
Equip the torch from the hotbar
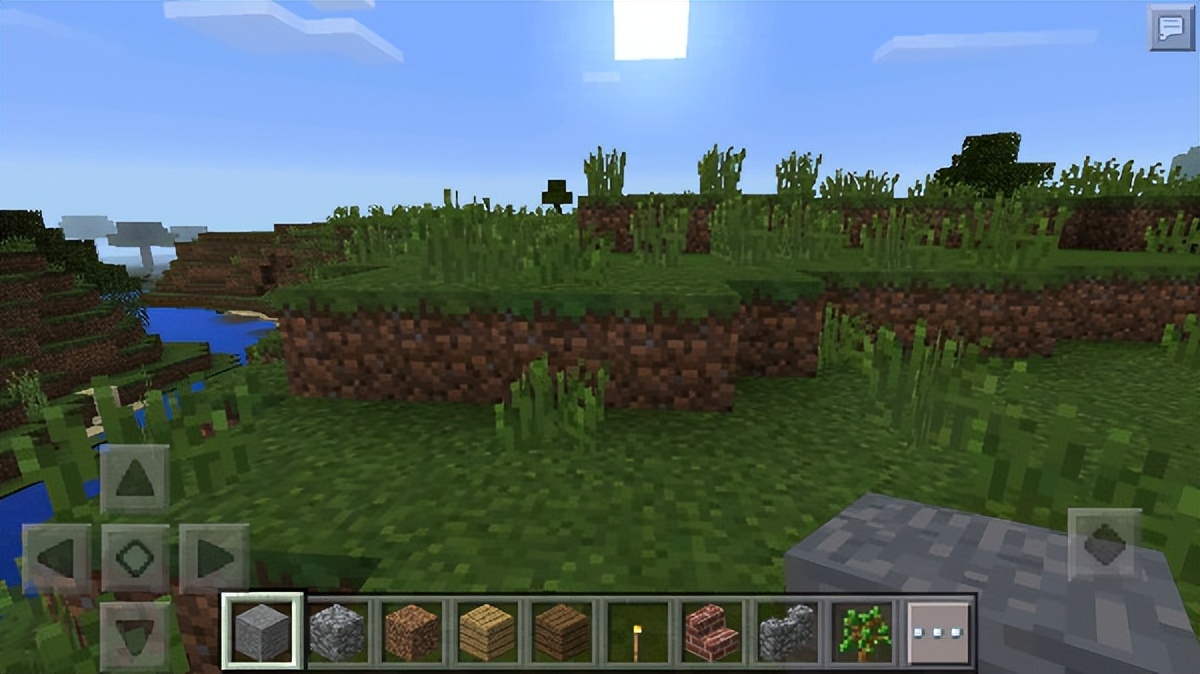point(637,633)
